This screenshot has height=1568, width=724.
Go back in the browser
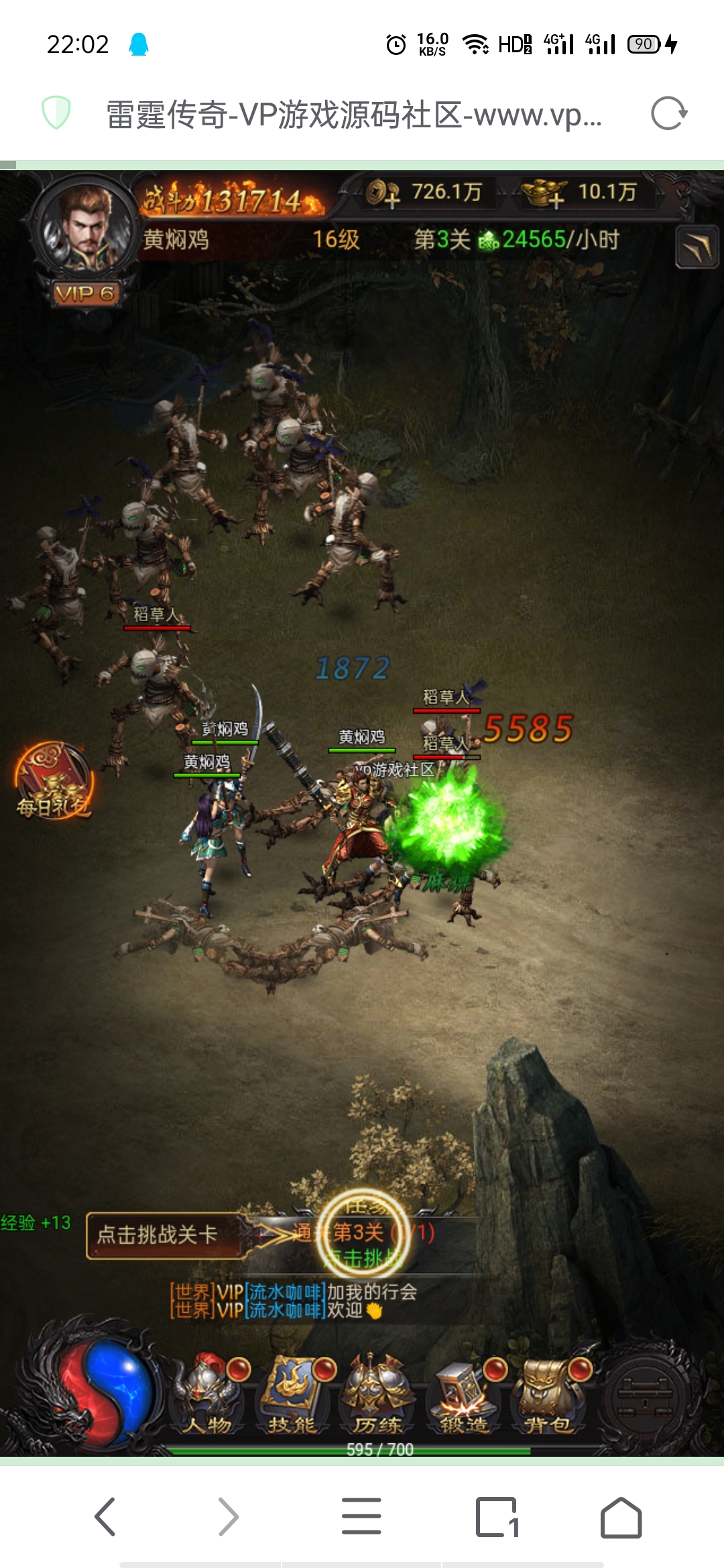pyautogui.click(x=105, y=1517)
